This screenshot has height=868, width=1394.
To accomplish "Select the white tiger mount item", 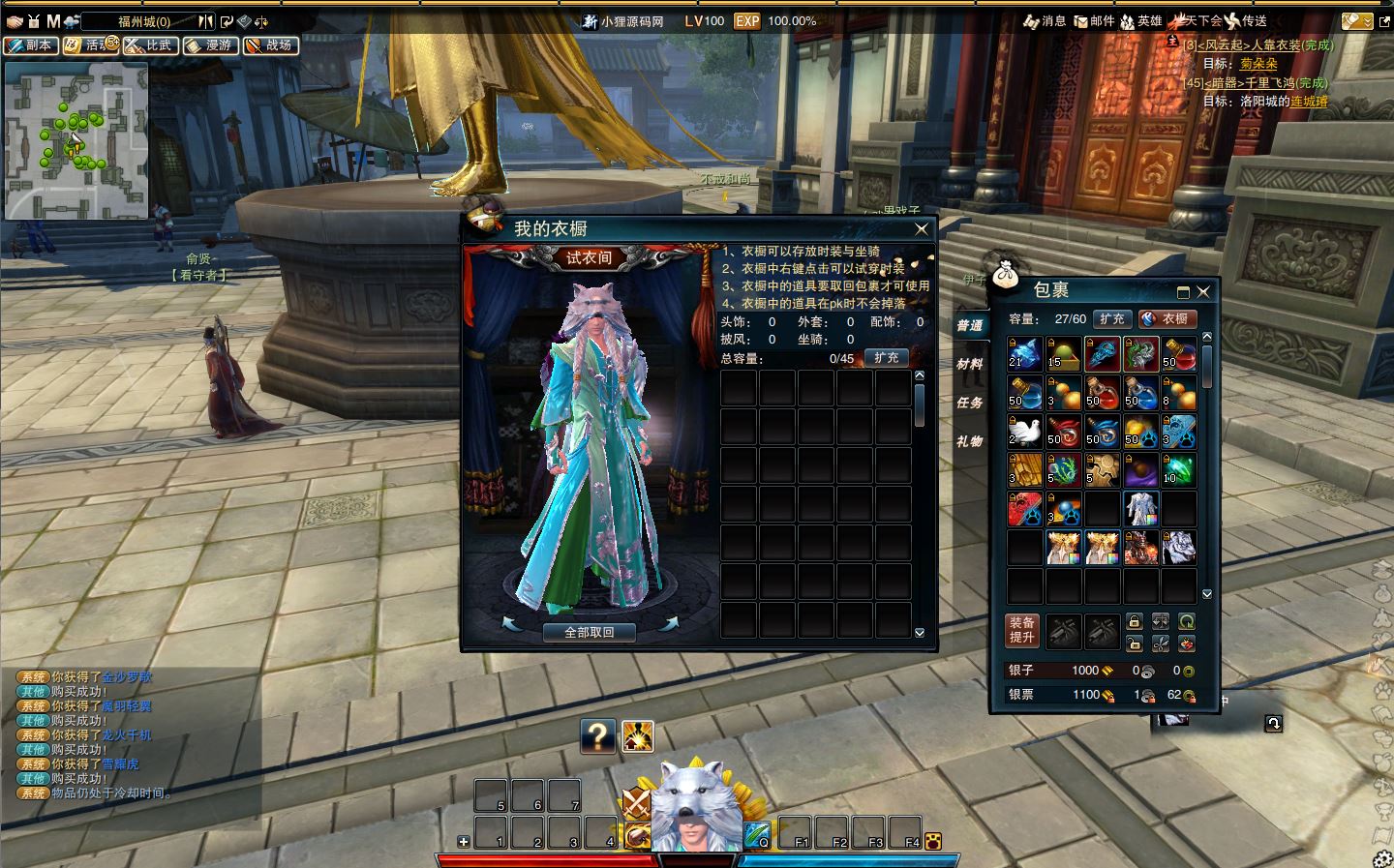I will click(1178, 548).
